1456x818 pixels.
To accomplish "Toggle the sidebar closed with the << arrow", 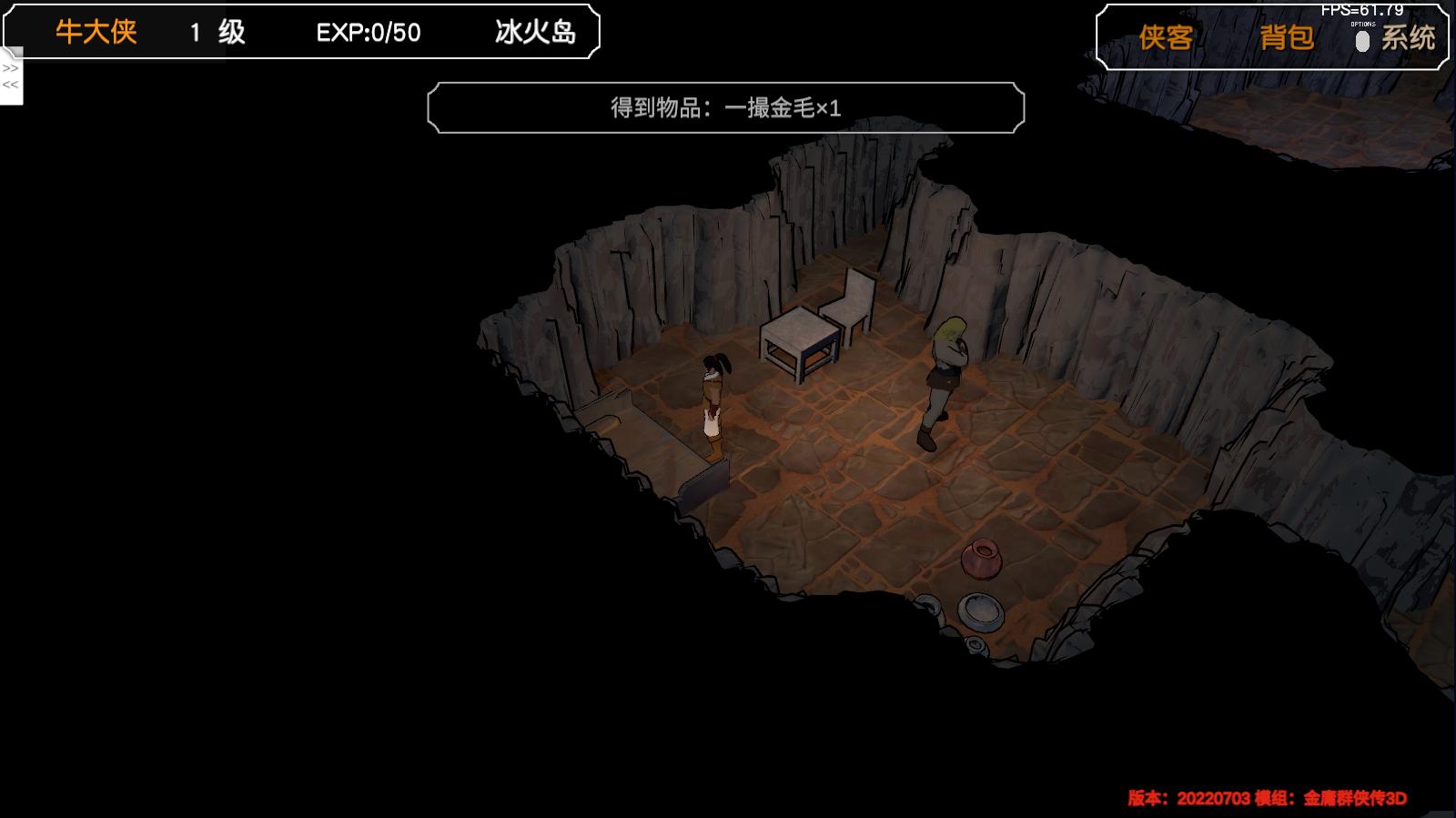I will click(10, 85).
